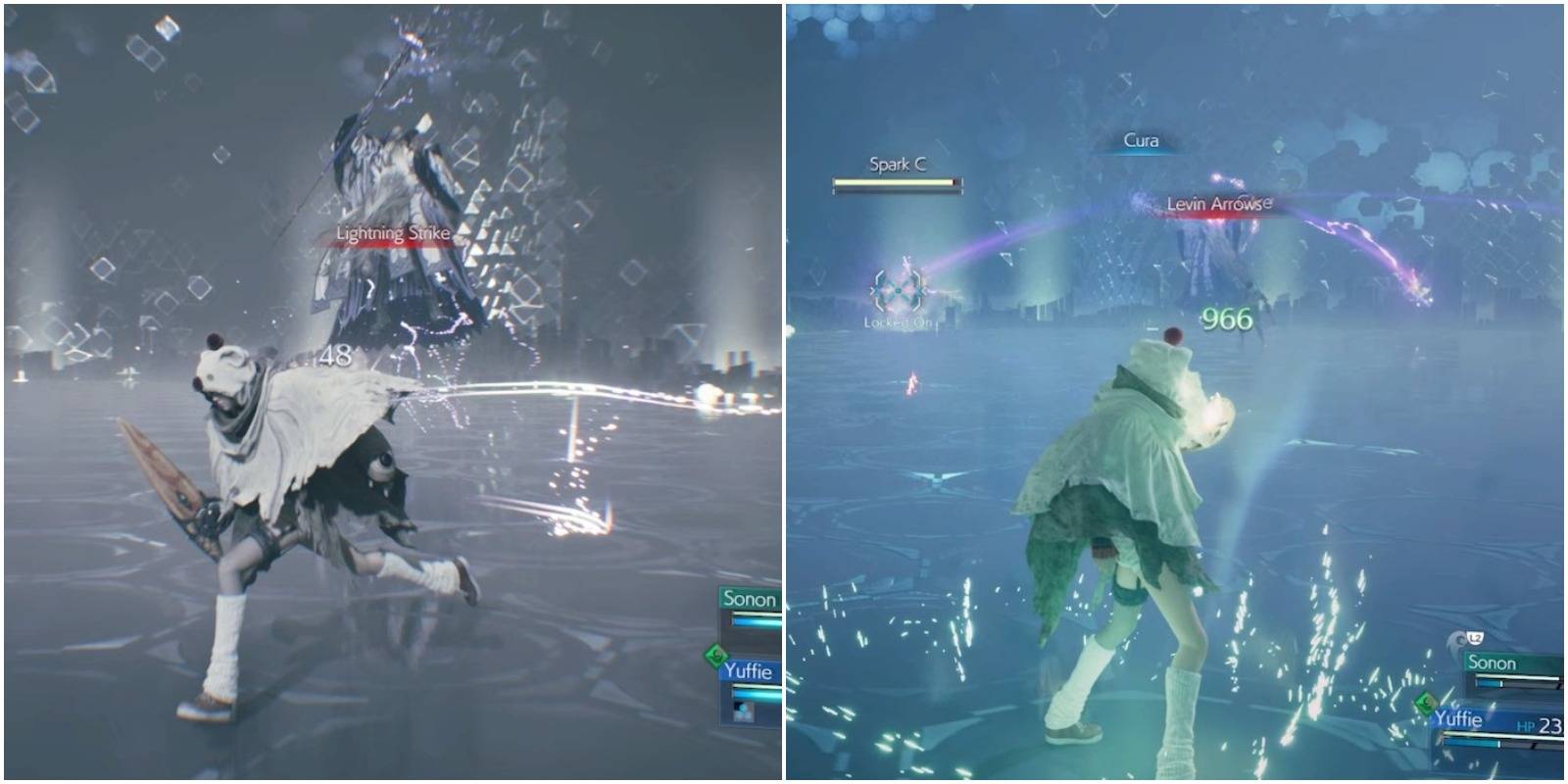This screenshot has height=784, width=1568.
Task: Open details under the Spark C cast bar
Action: pos(898,182)
